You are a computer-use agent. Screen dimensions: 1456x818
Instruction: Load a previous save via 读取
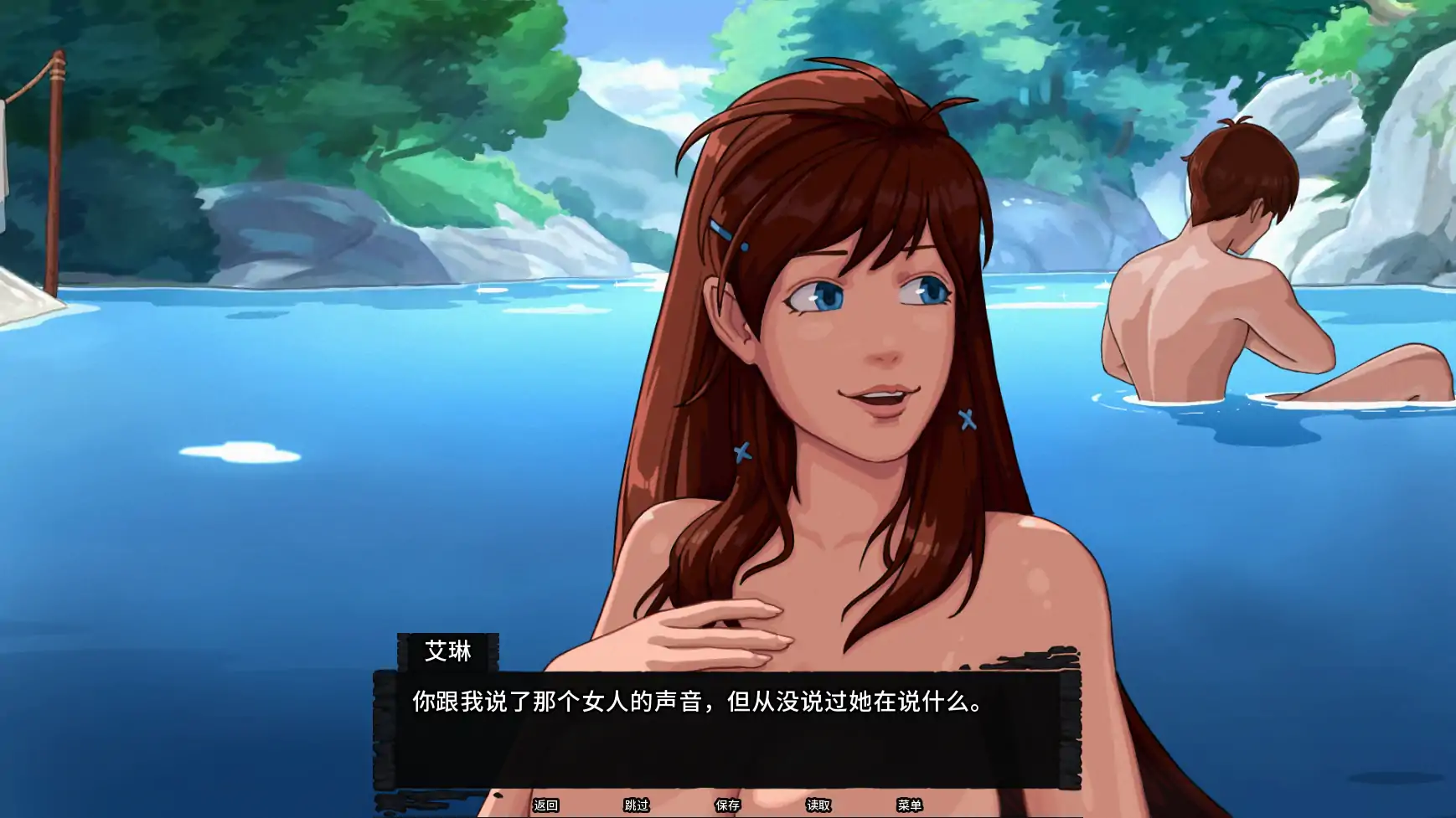pos(817,804)
